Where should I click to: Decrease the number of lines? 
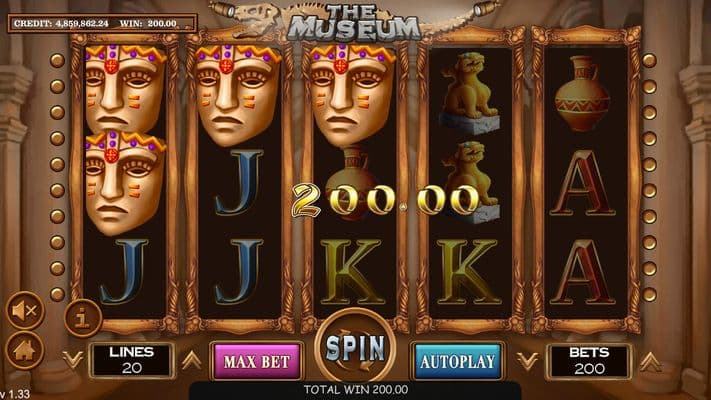(x=71, y=358)
